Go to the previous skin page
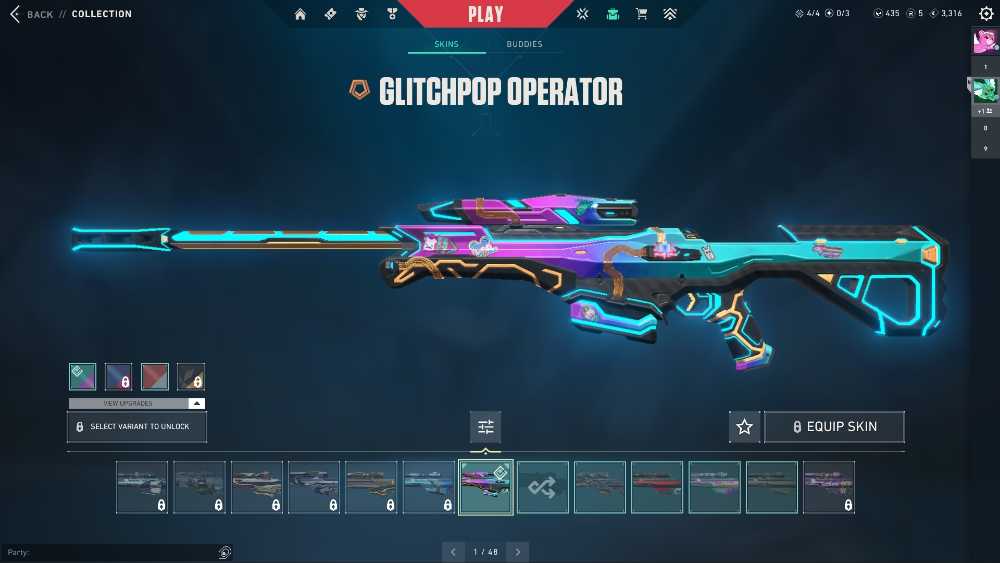The height and width of the screenshot is (563, 1000). (x=453, y=551)
